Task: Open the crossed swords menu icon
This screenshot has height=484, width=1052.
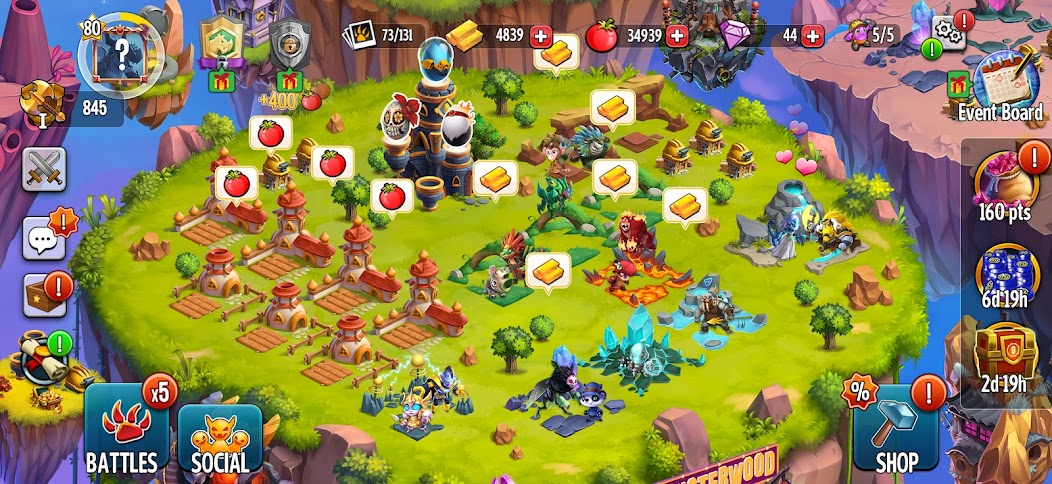Action: pos(44,169)
